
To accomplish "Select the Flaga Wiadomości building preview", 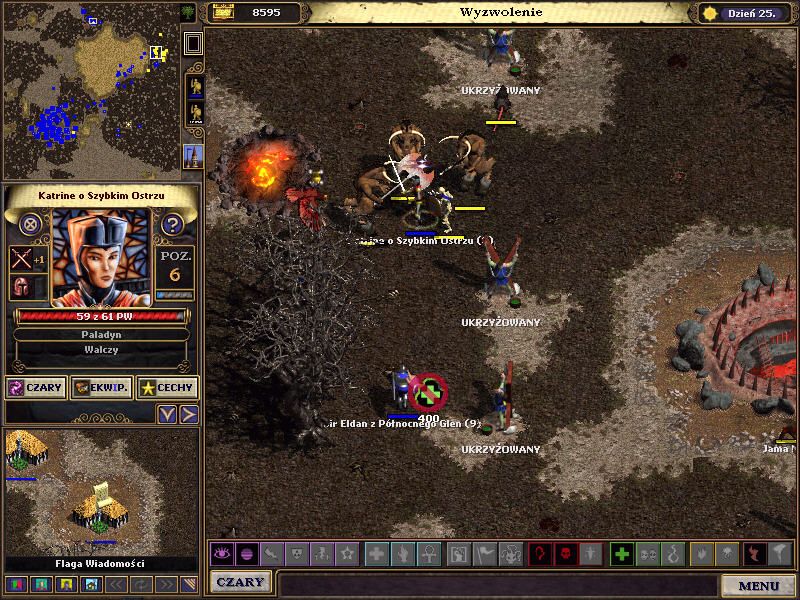I will (x=100, y=492).
